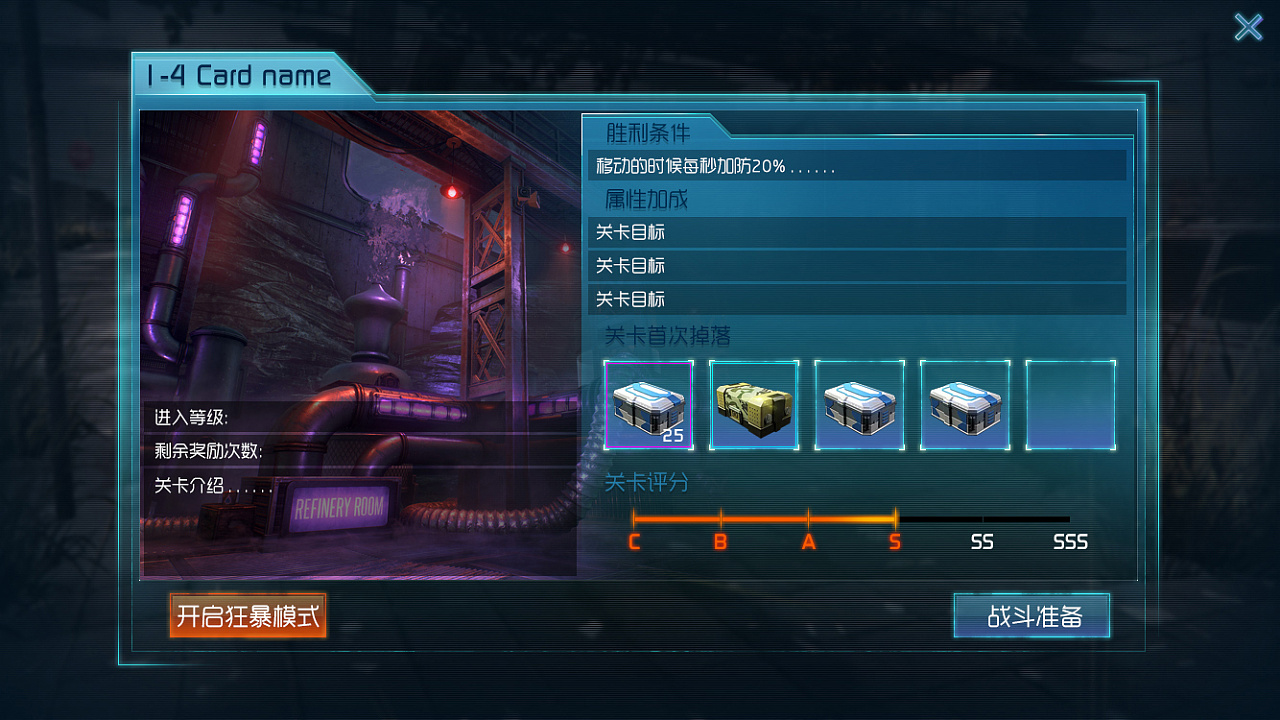Open the 胜利条件 tab

[x=648, y=132]
